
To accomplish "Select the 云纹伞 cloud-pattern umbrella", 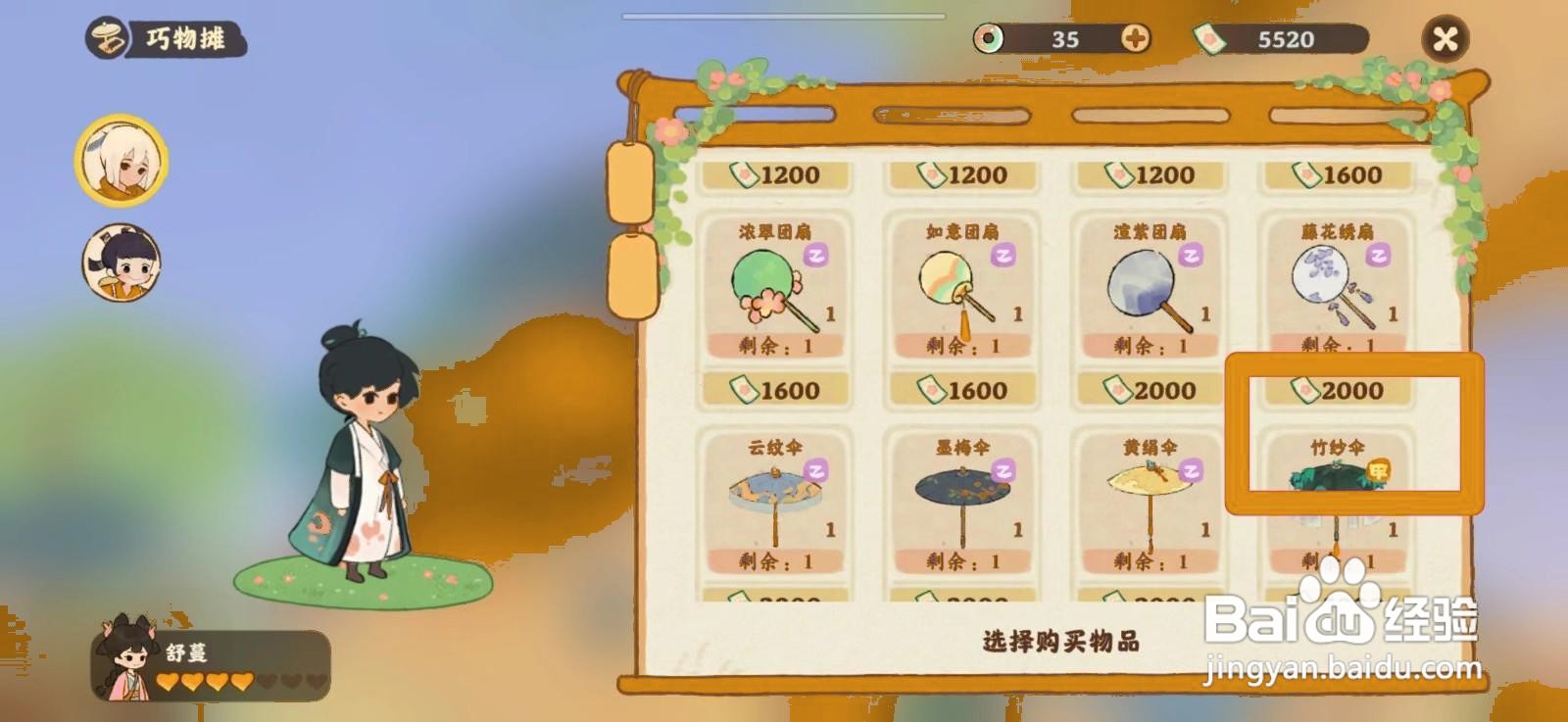I will (774, 500).
